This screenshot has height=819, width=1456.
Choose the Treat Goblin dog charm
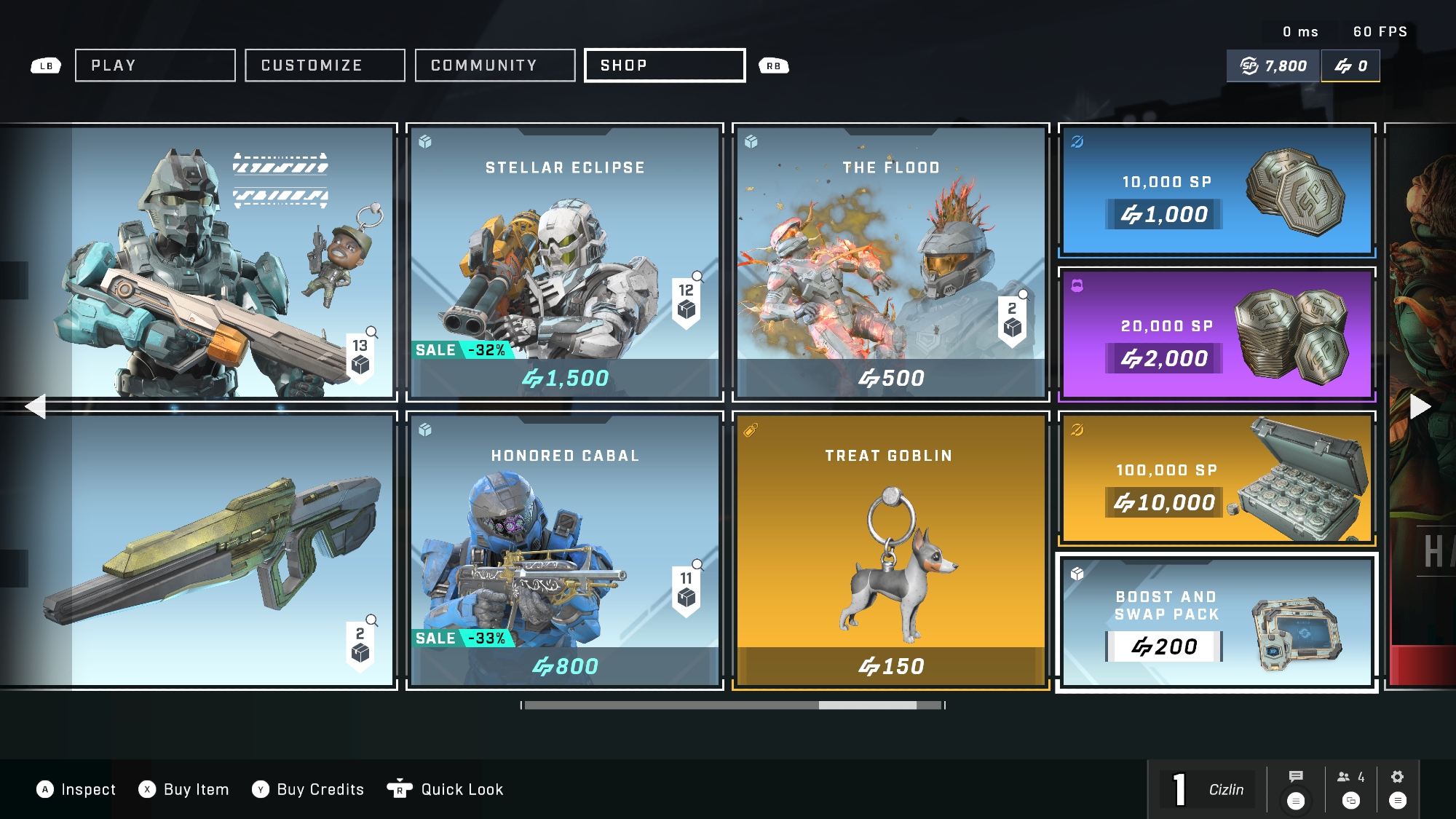[891, 550]
